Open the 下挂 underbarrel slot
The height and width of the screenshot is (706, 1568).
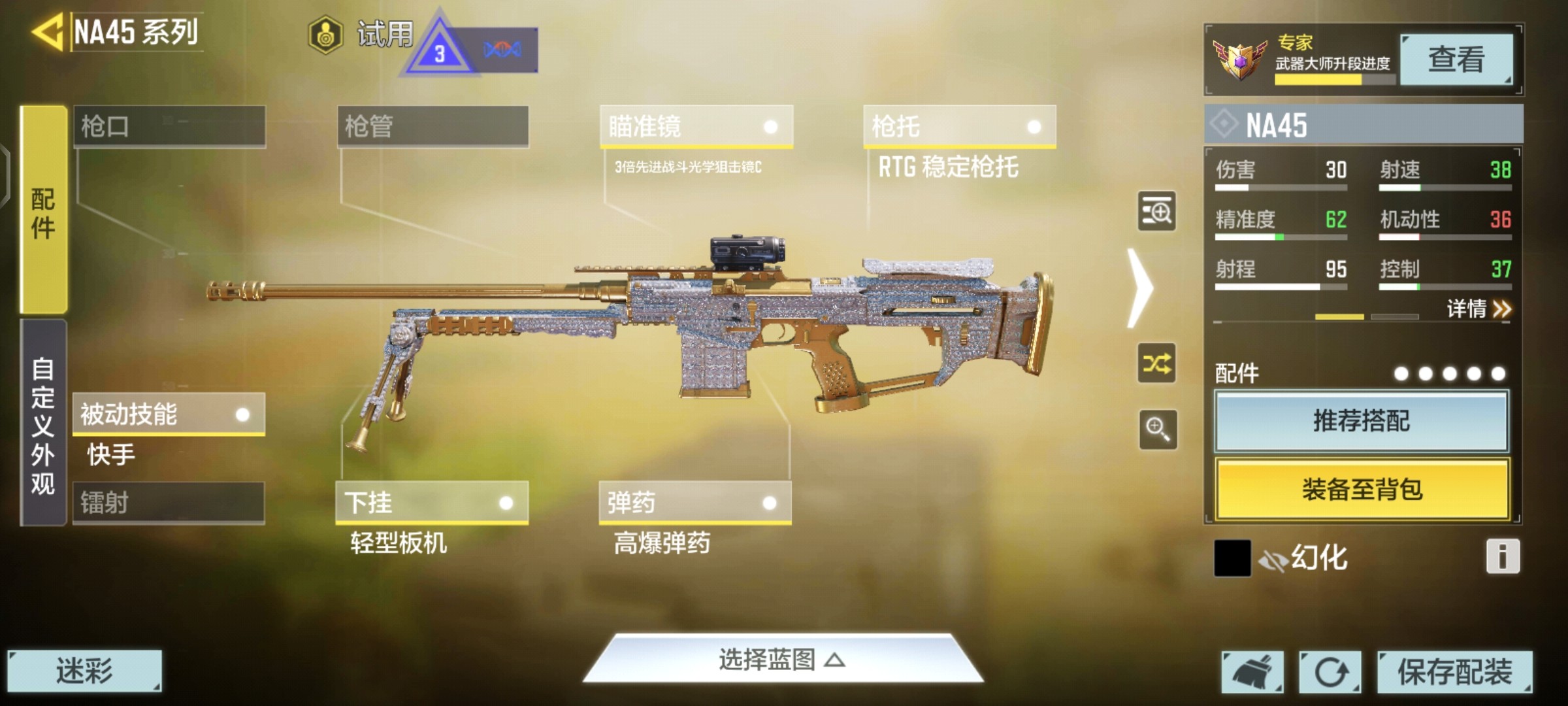(431, 503)
